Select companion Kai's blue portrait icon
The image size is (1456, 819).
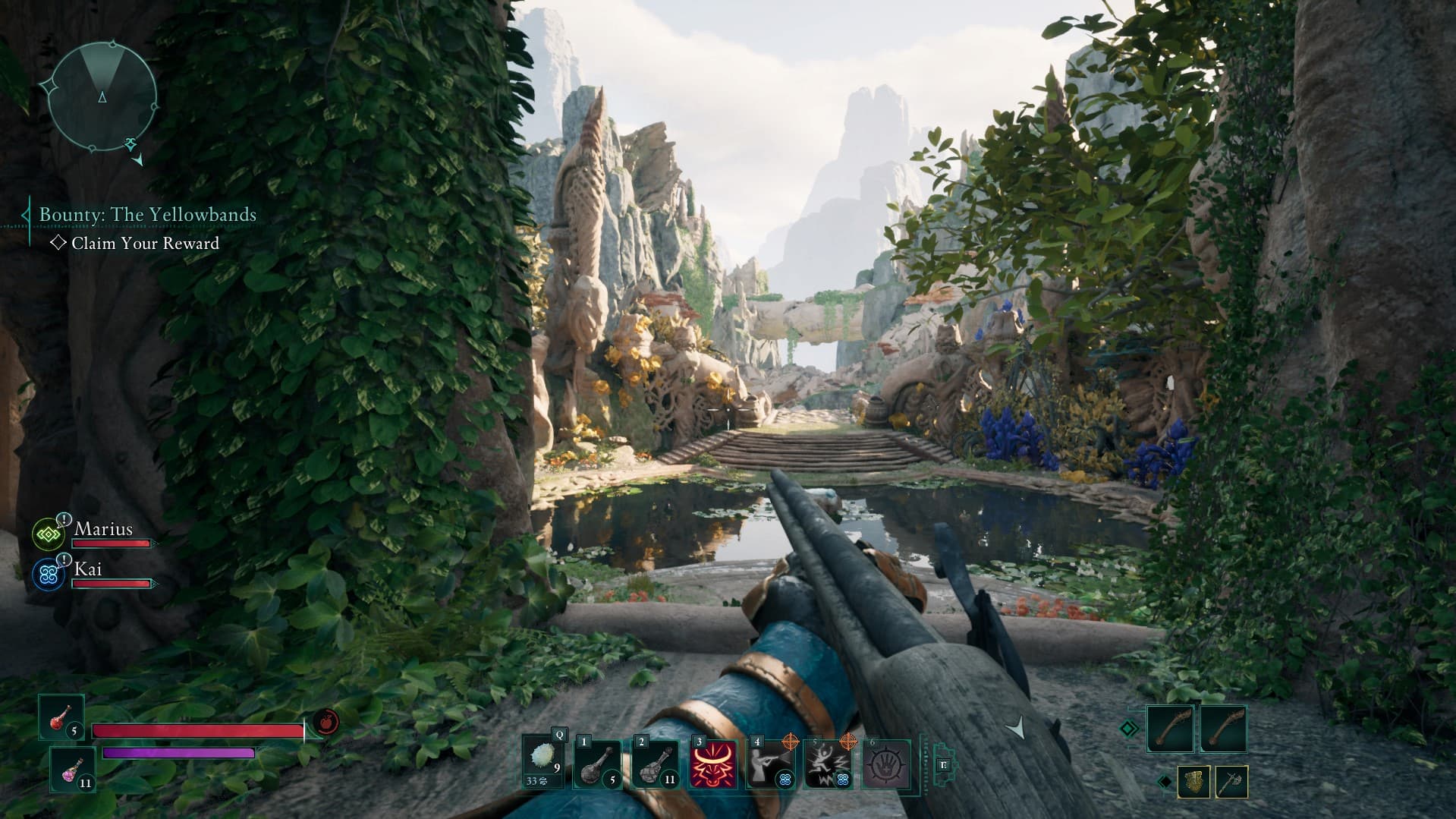click(x=49, y=575)
